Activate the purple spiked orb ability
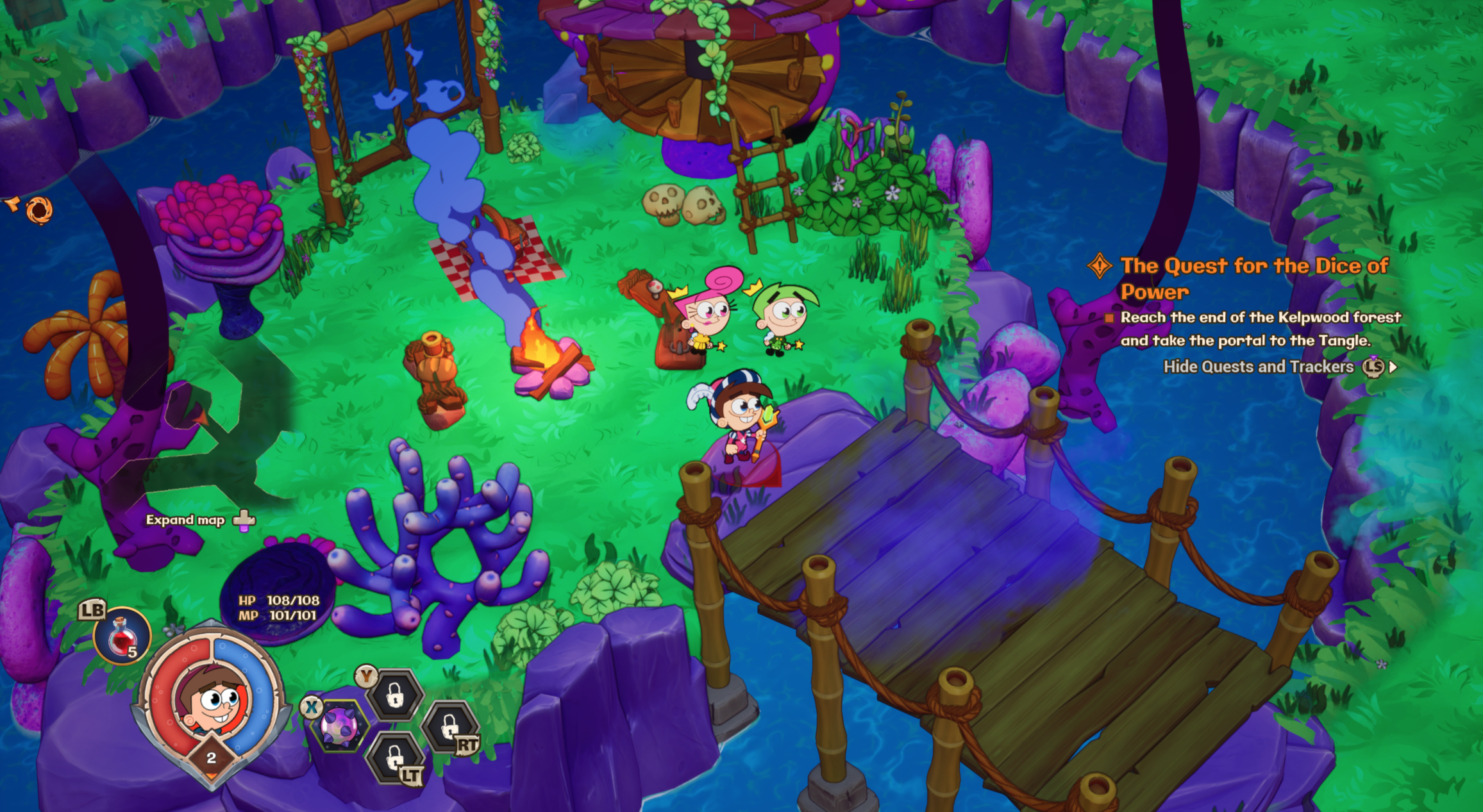1483x812 pixels. [x=339, y=727]
